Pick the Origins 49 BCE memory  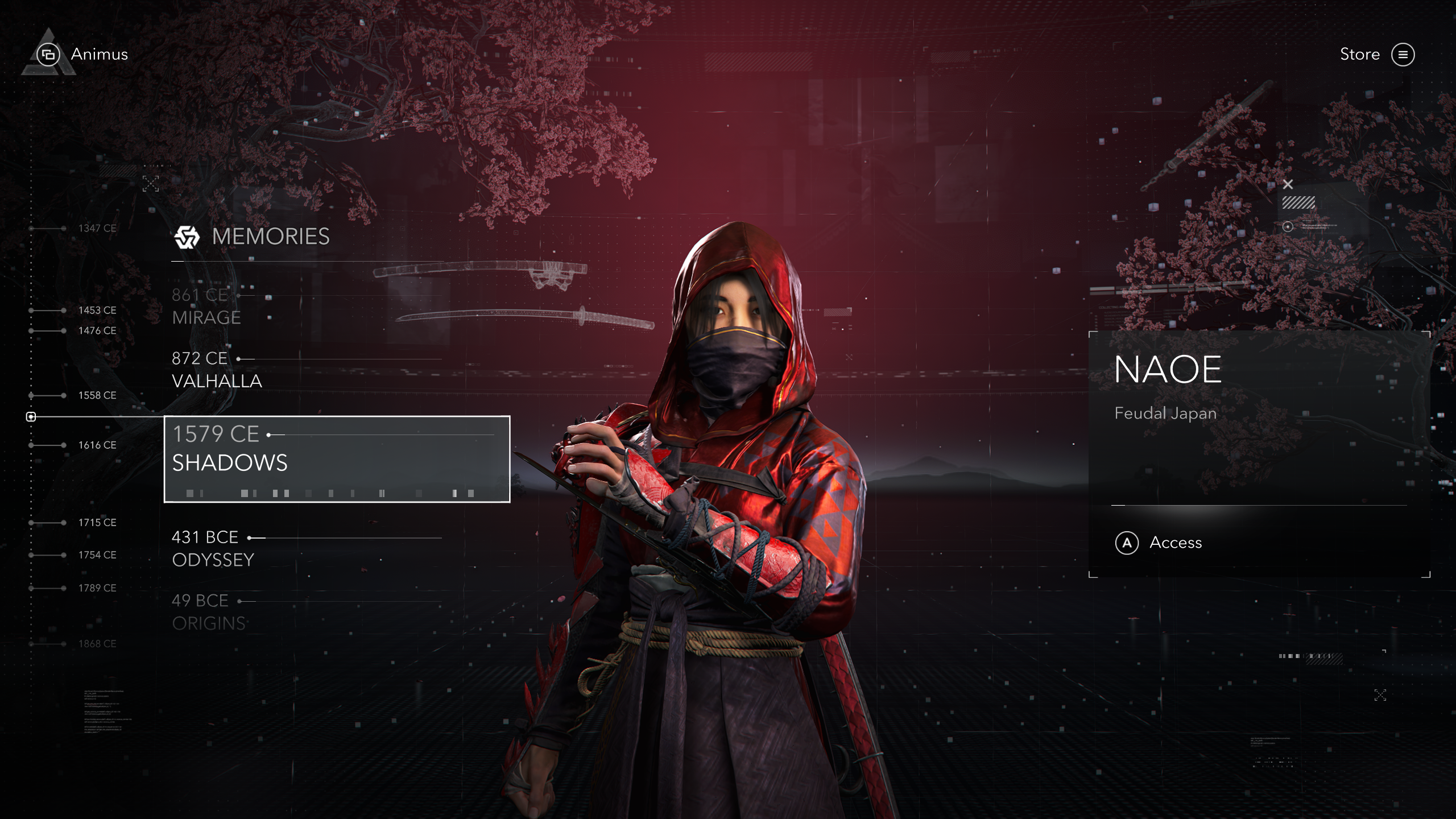click(x=209, y=612)
